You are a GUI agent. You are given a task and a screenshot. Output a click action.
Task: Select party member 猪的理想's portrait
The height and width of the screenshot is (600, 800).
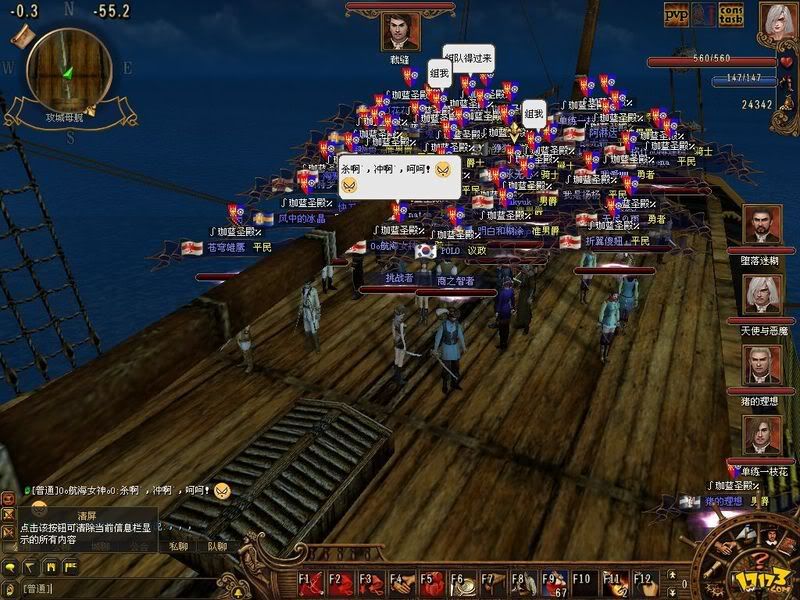[x=762, y=365]
